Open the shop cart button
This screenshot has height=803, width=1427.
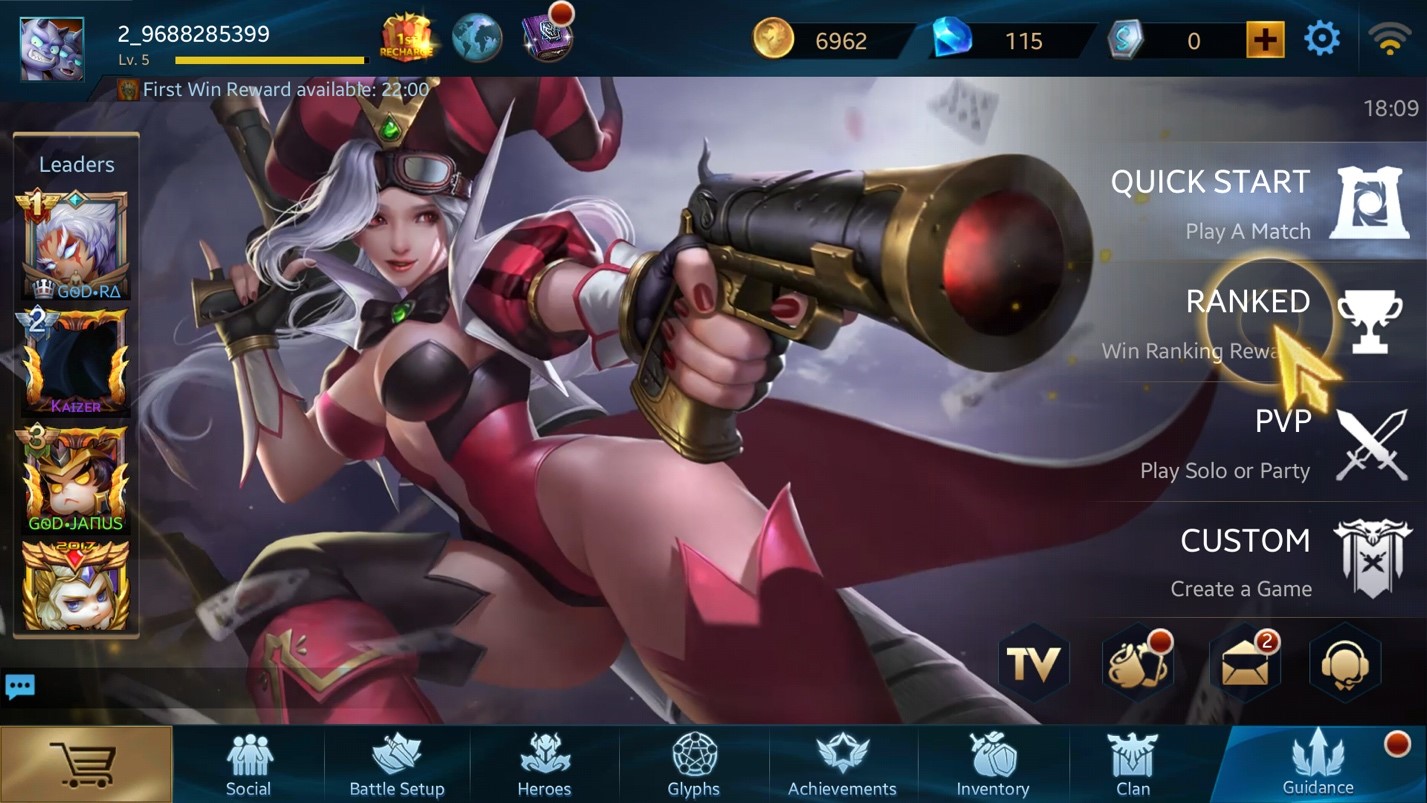tap(86, 765)
